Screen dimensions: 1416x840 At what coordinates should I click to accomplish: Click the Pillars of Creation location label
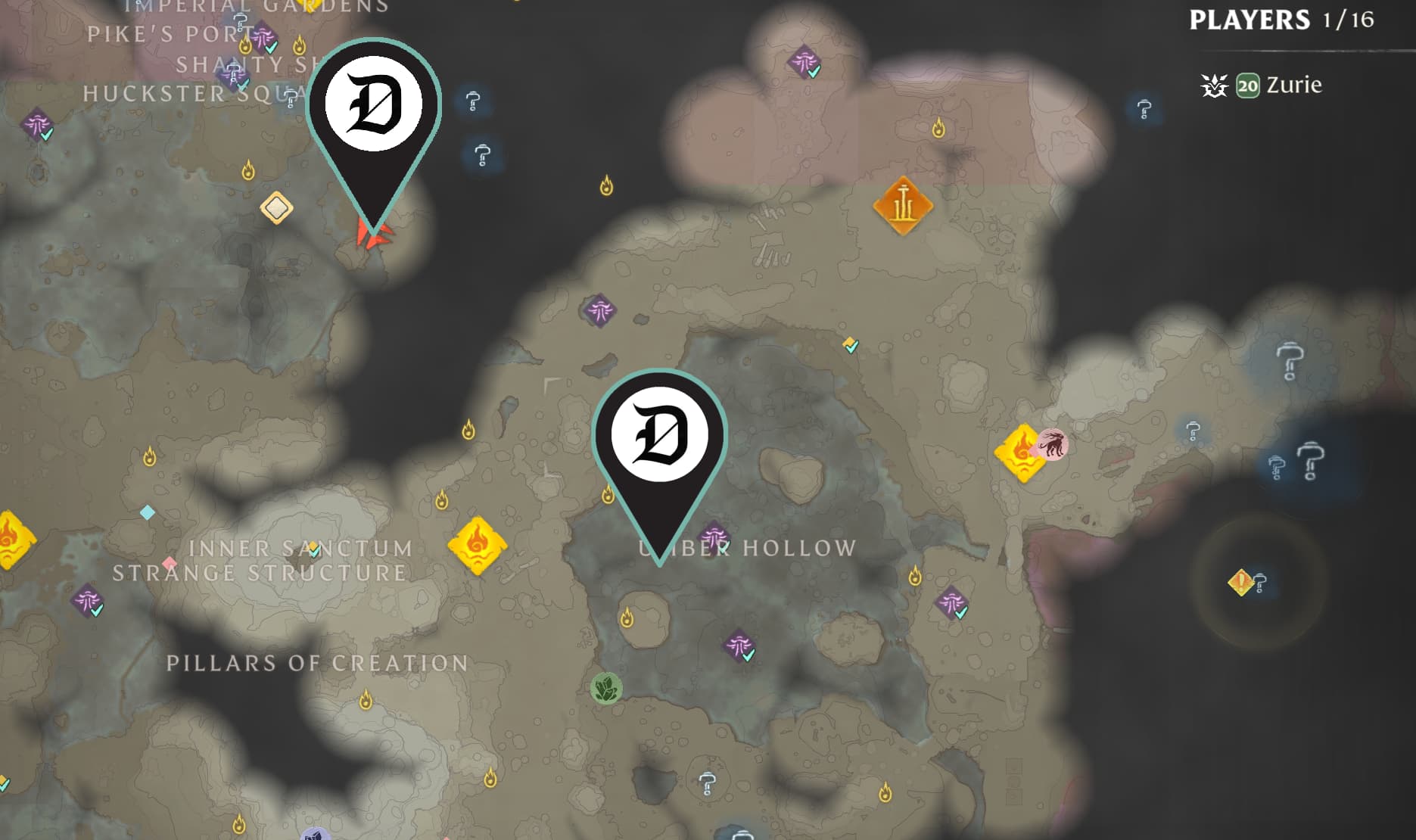(316, 664)
